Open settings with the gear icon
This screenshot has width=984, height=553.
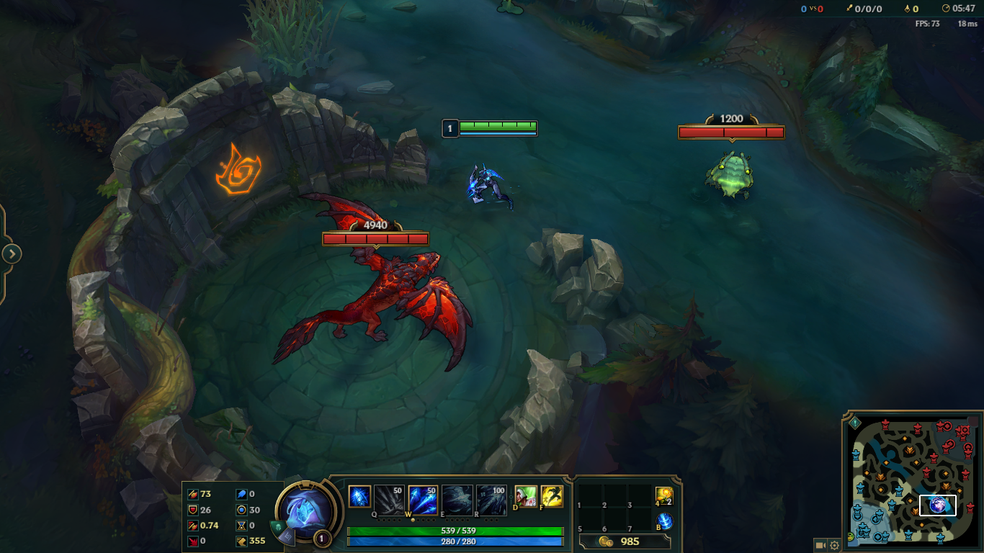pyautogui.click(x=834, y=545)
